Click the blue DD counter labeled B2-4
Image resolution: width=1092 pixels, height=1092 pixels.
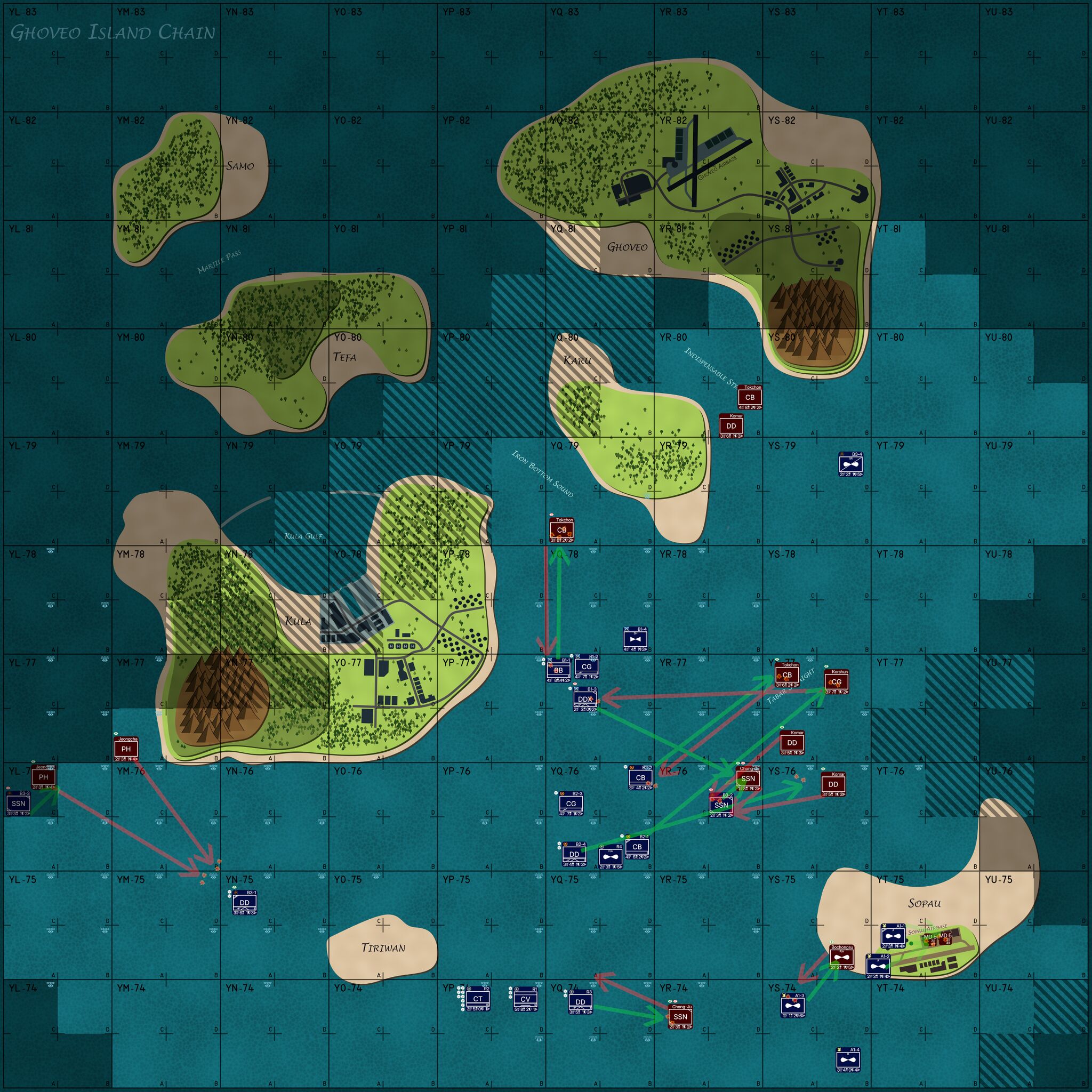tap(574, 854)
